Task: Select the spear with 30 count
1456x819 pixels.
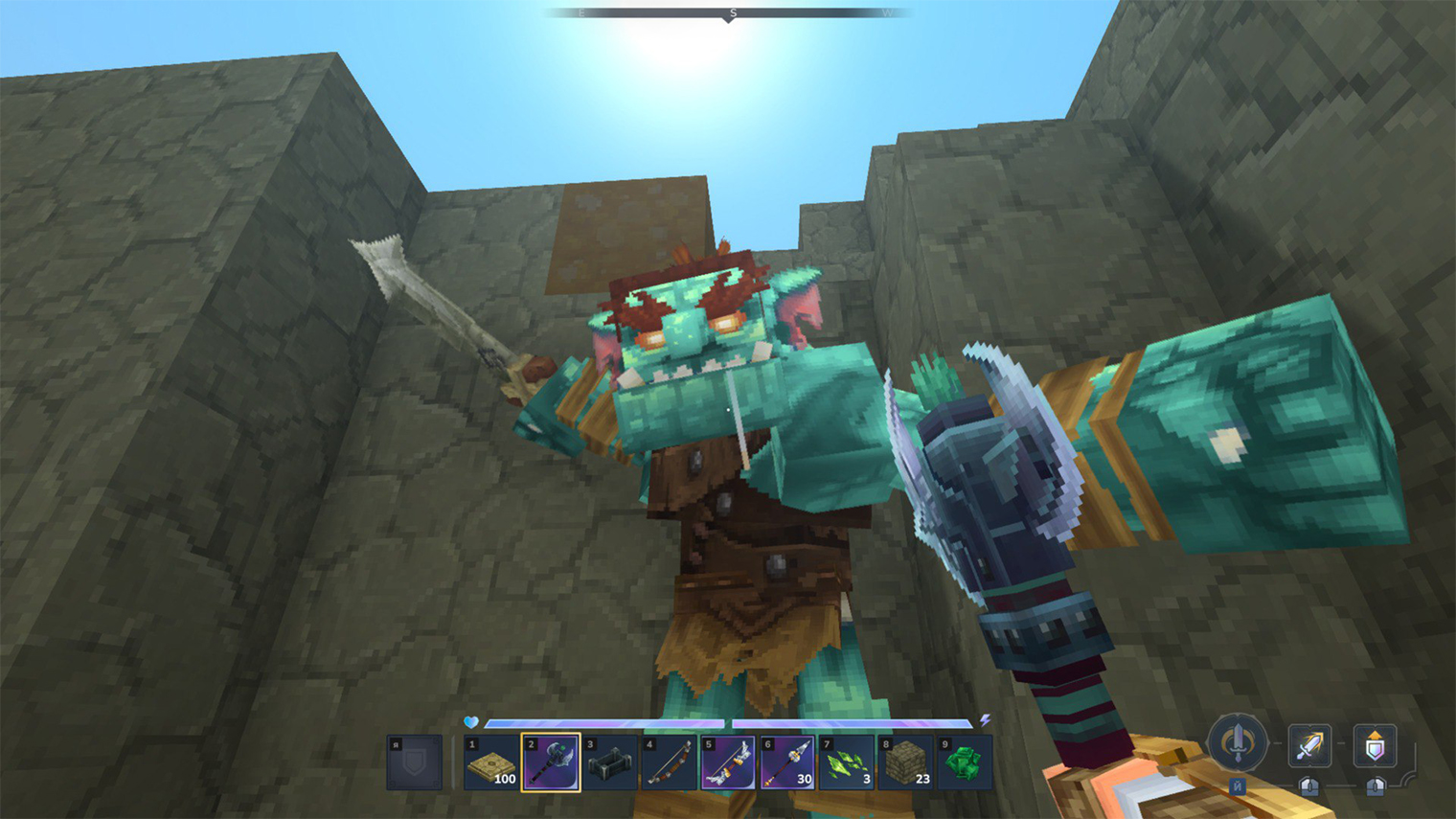Action: point(787,763)
